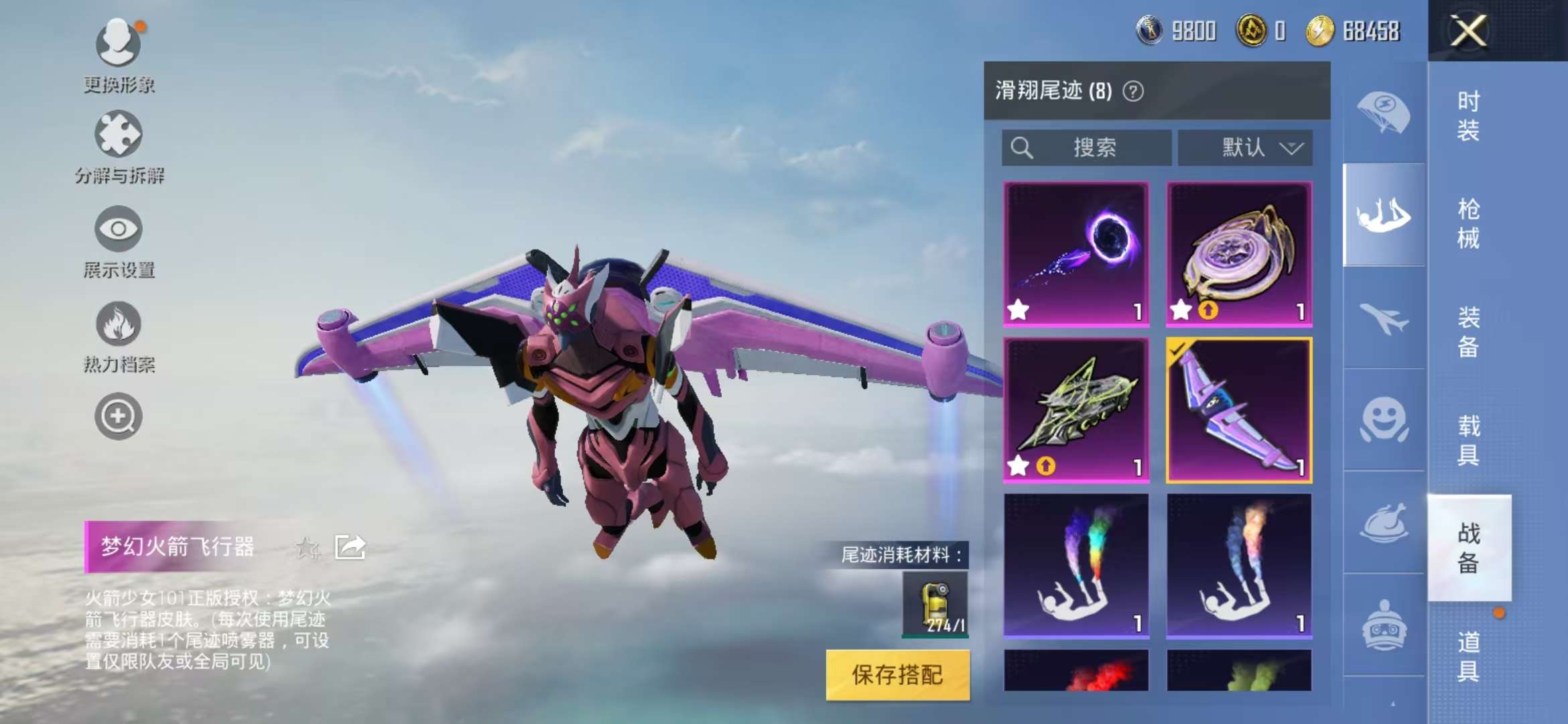Click the magnifier zoom icon in left sidebar
1568x724 pixels.
tap(117, 416)
